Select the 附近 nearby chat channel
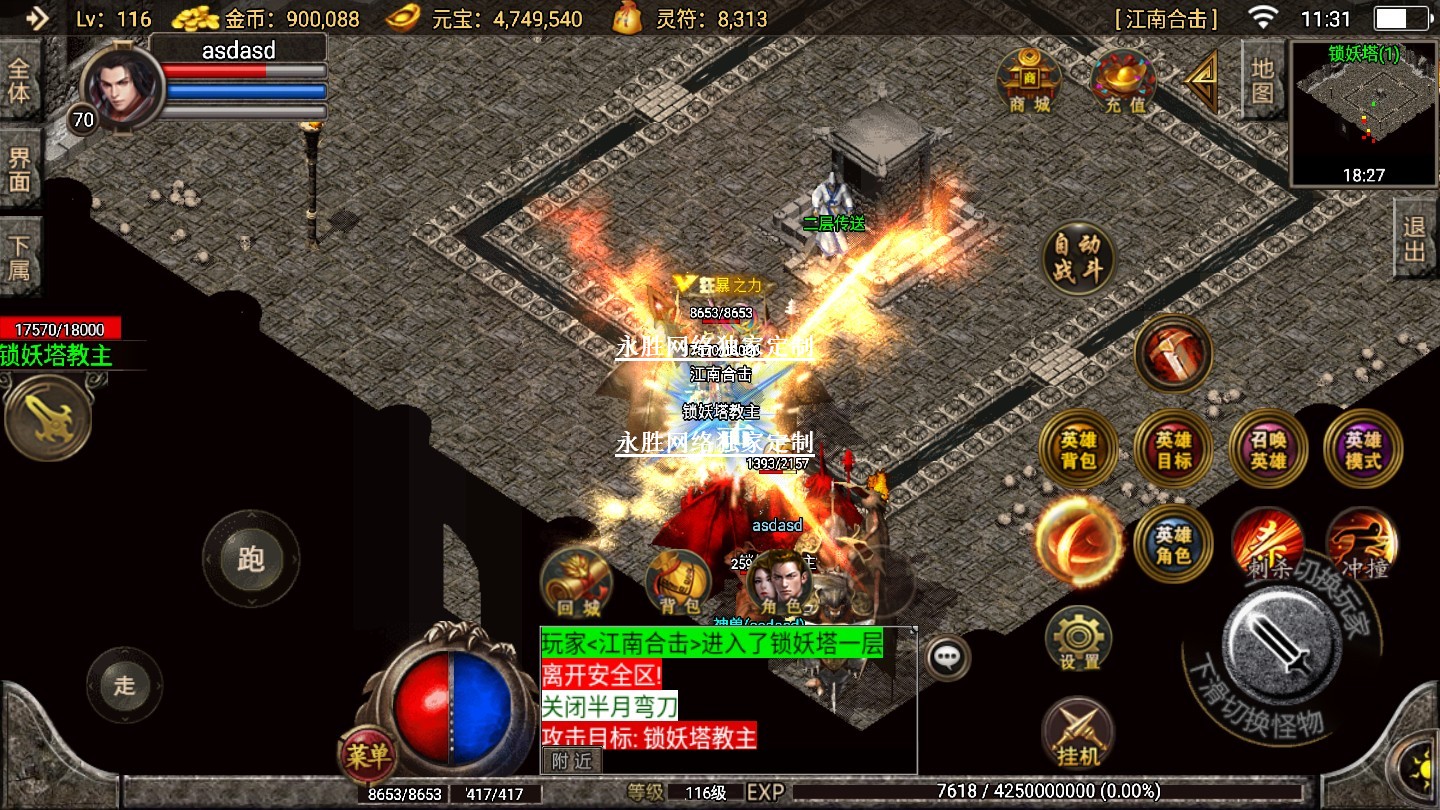Screen dimensions: 1440x810 click(572, 761)
